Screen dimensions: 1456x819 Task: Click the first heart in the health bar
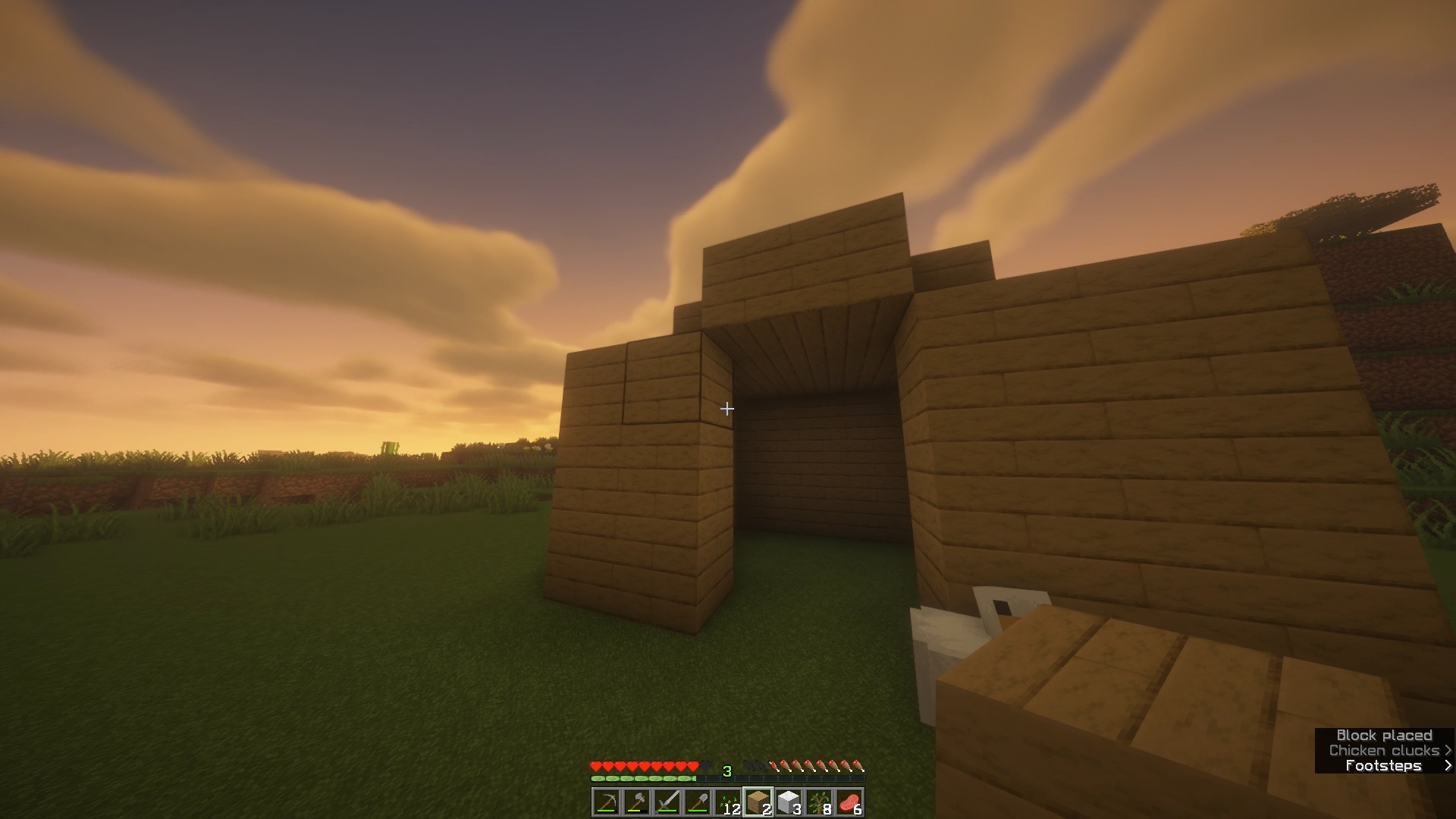[596, 766]
